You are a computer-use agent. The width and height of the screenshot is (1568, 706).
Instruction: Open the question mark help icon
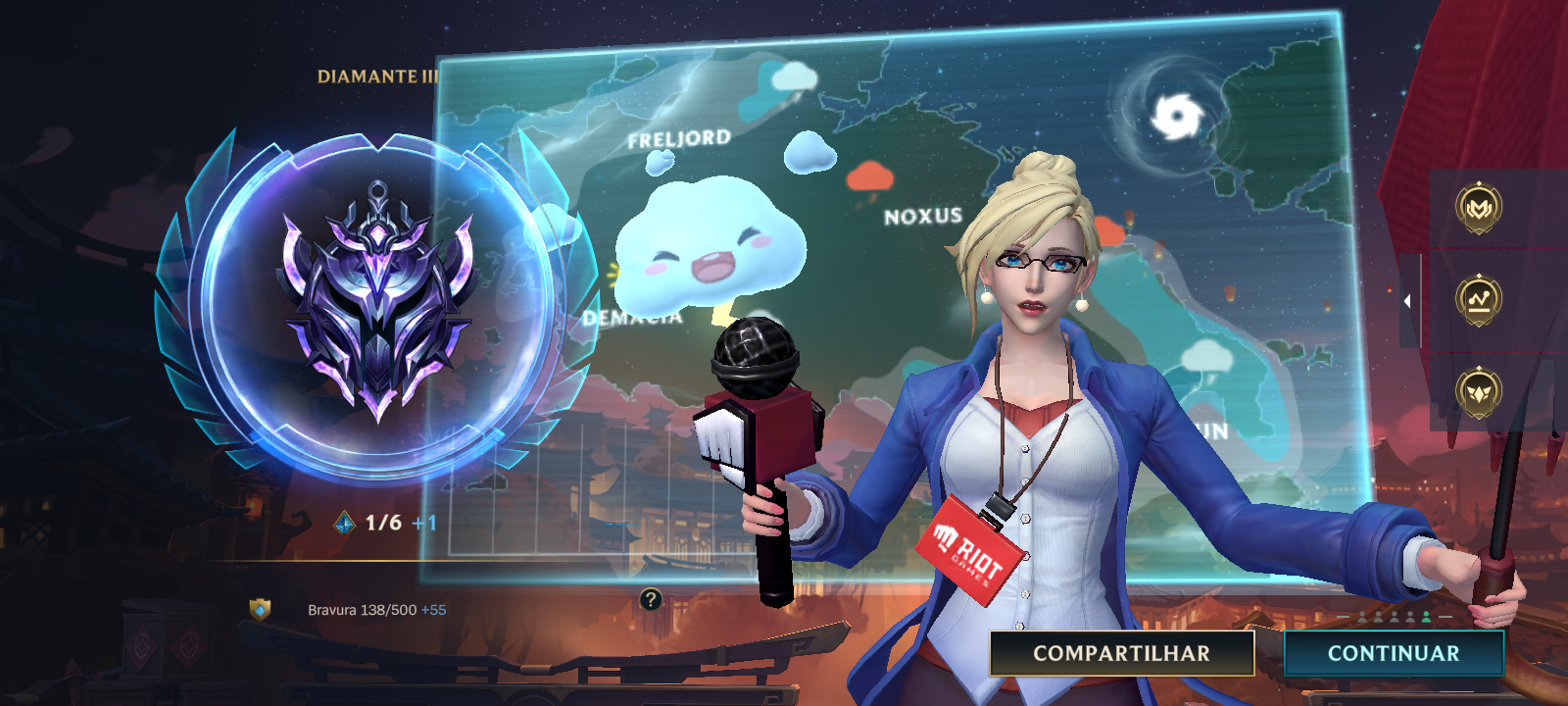650,599
